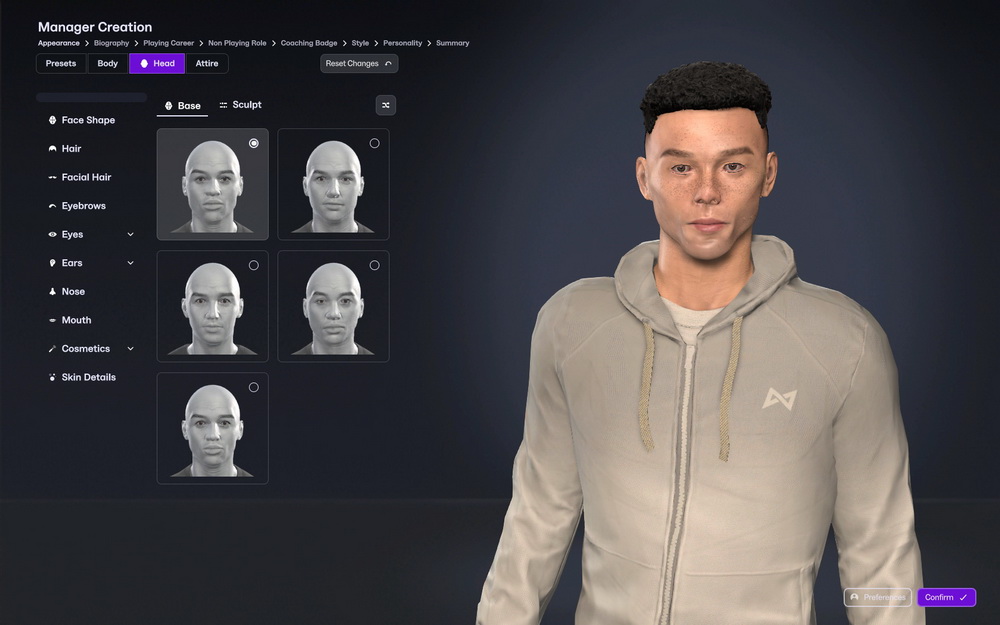Click the Reset Changes button
This screenshot has width=1000, height=625.
pos(358,63)
